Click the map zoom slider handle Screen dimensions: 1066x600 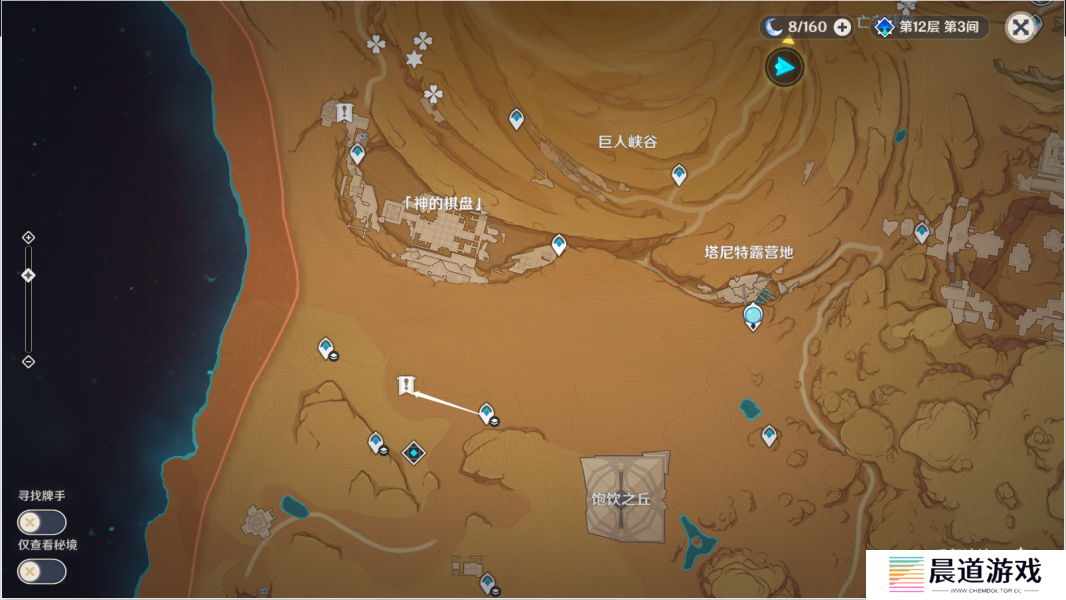28,275
